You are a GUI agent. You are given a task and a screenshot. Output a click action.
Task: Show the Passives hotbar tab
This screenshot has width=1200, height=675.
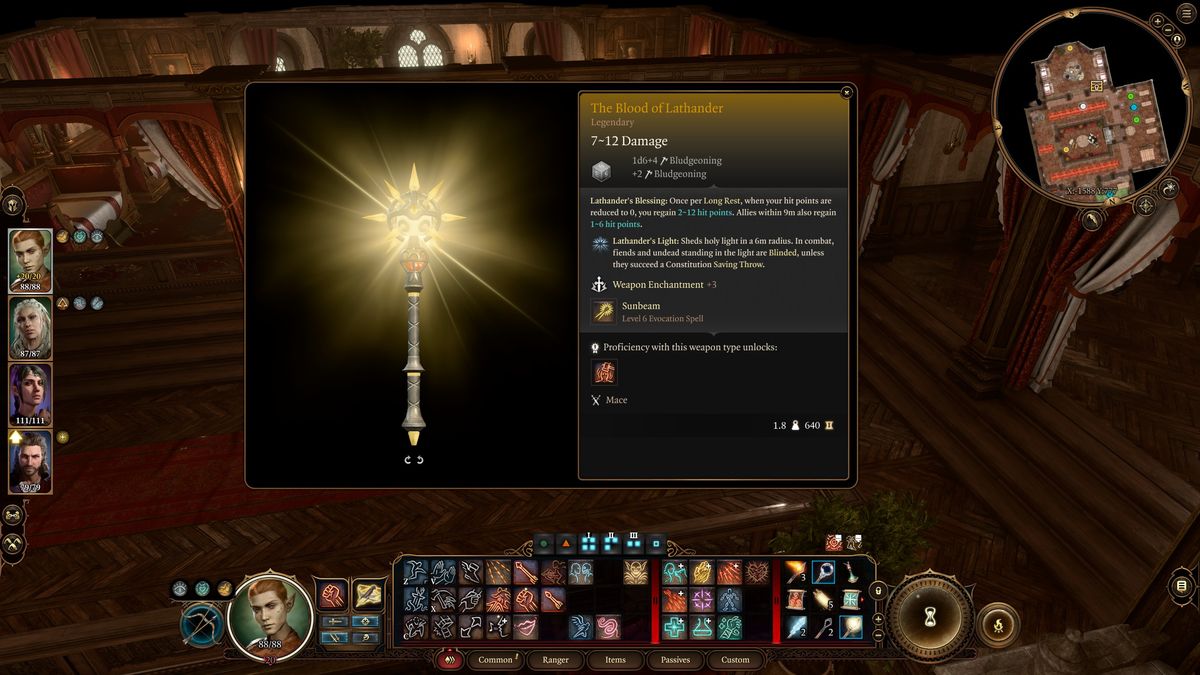[675, 660]
